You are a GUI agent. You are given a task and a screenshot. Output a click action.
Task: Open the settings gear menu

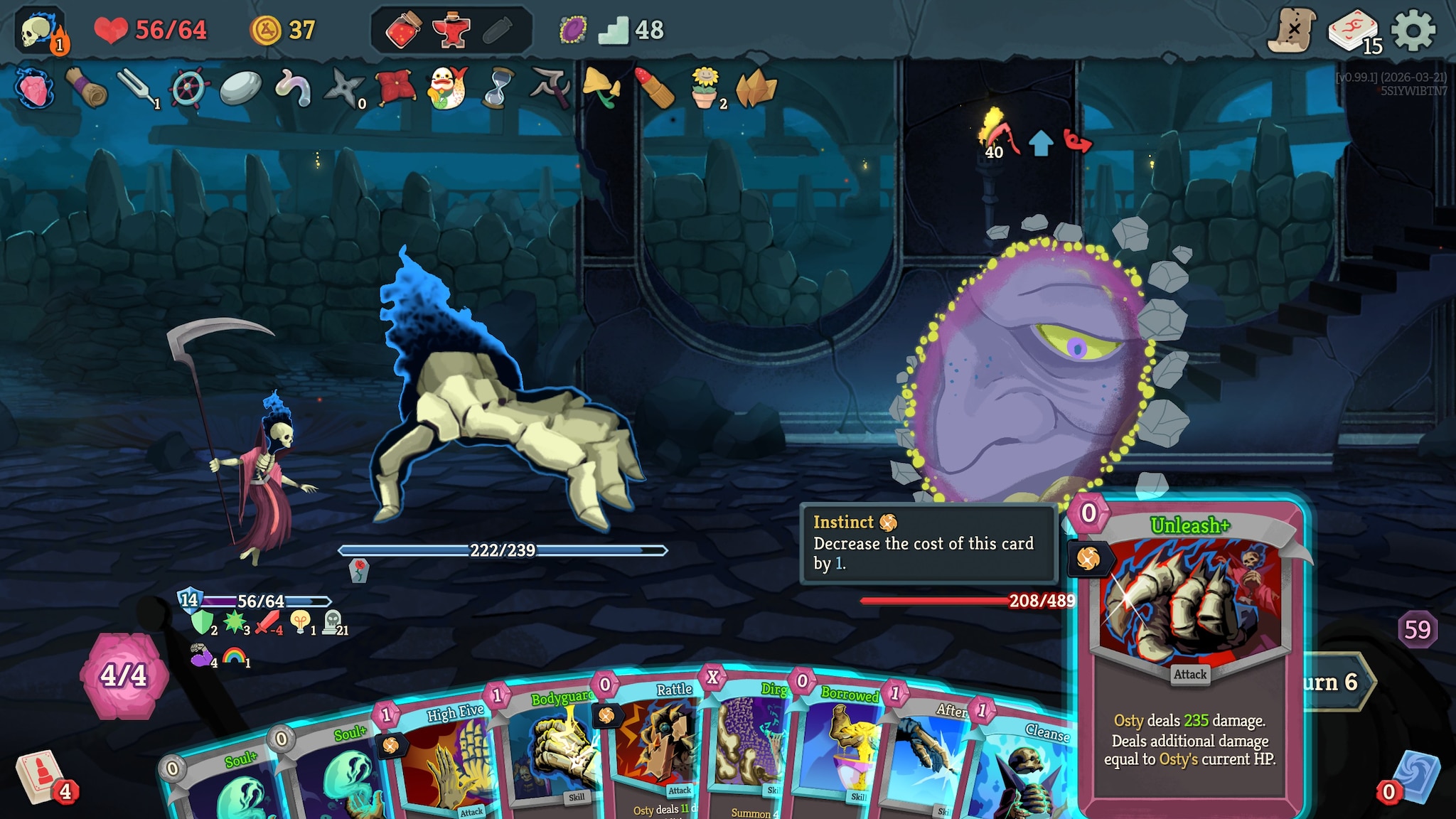click(x=1413, y=31)
